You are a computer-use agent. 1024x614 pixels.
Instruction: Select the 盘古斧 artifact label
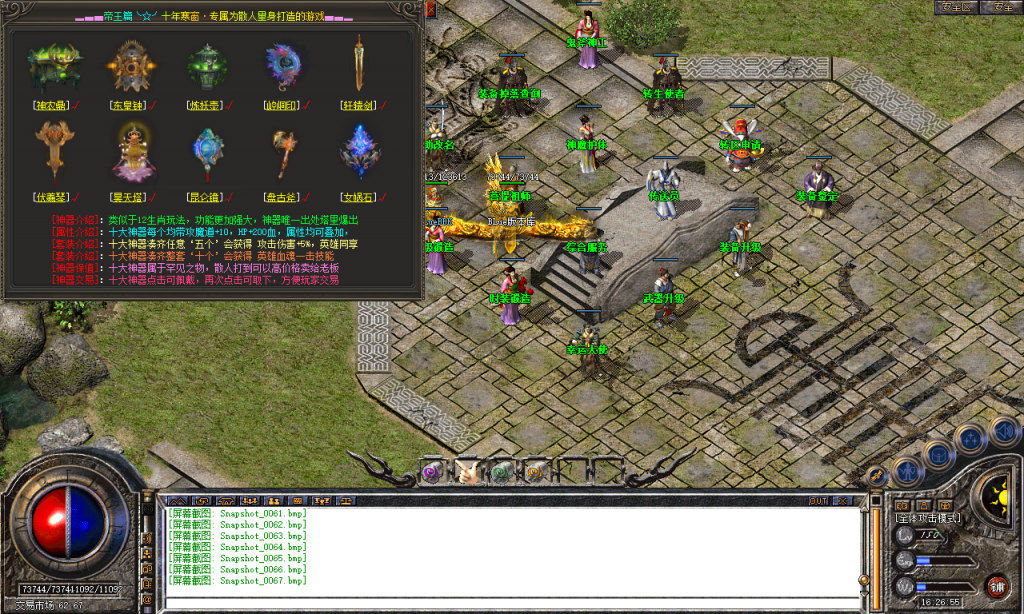283,198
